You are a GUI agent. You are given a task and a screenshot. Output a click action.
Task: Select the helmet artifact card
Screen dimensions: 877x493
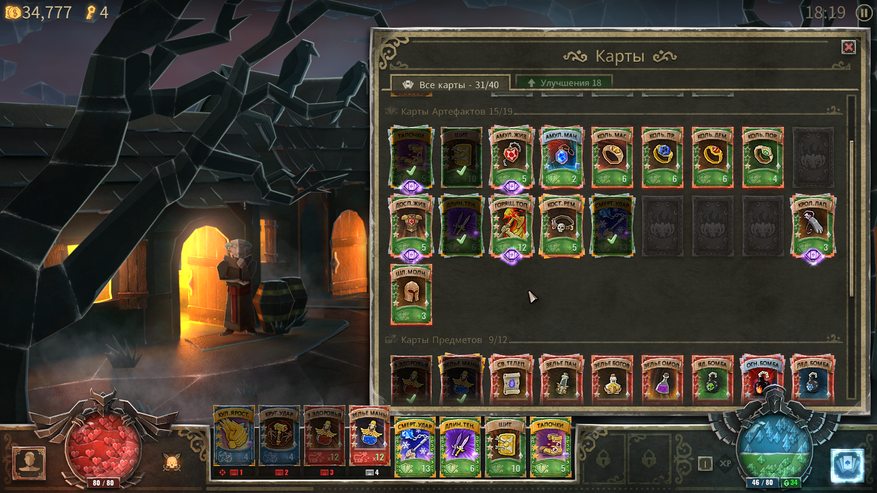pyautogui.click(x=410, y=294)
